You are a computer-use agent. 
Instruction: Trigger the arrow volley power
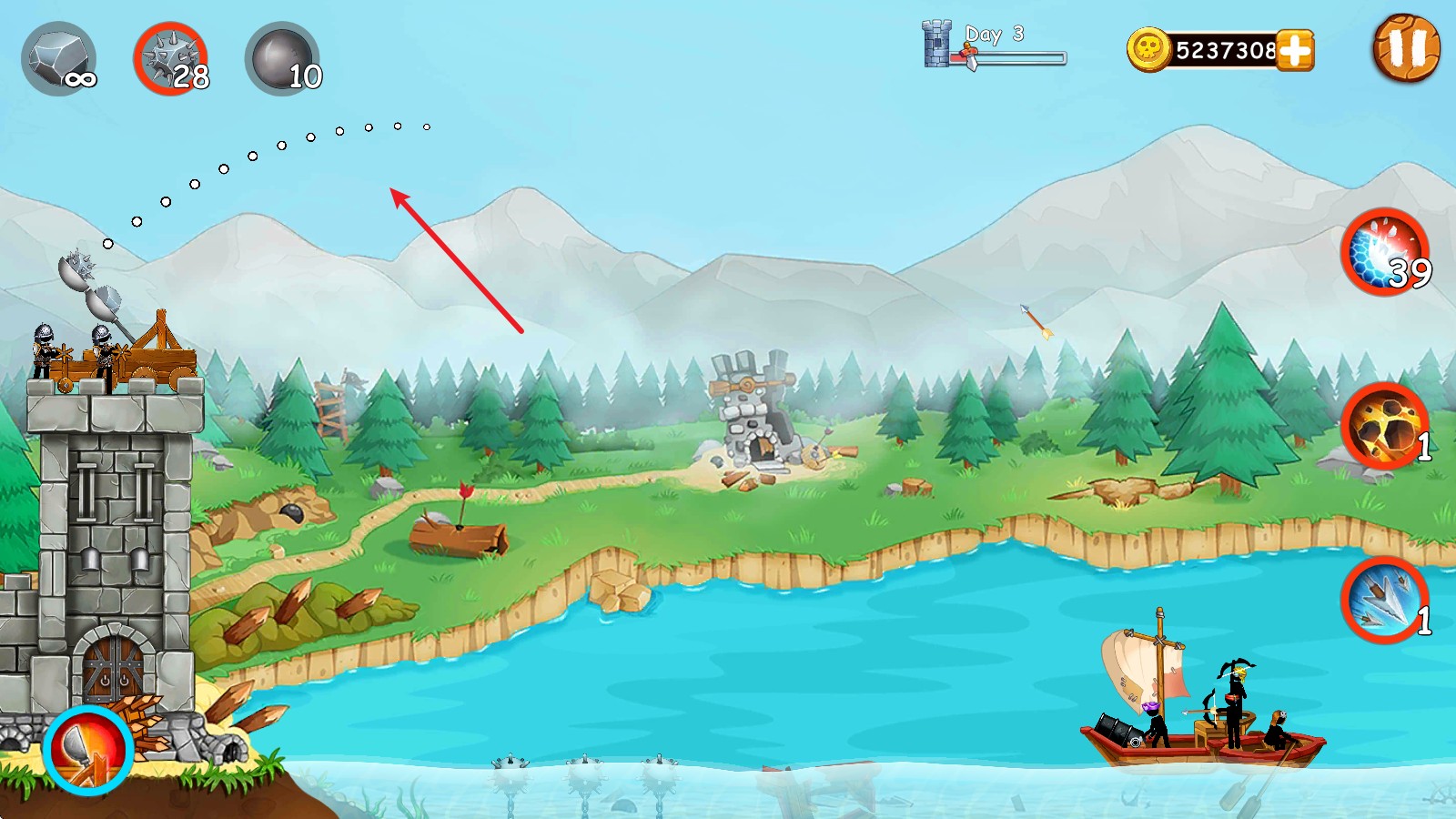point(1385,600)
